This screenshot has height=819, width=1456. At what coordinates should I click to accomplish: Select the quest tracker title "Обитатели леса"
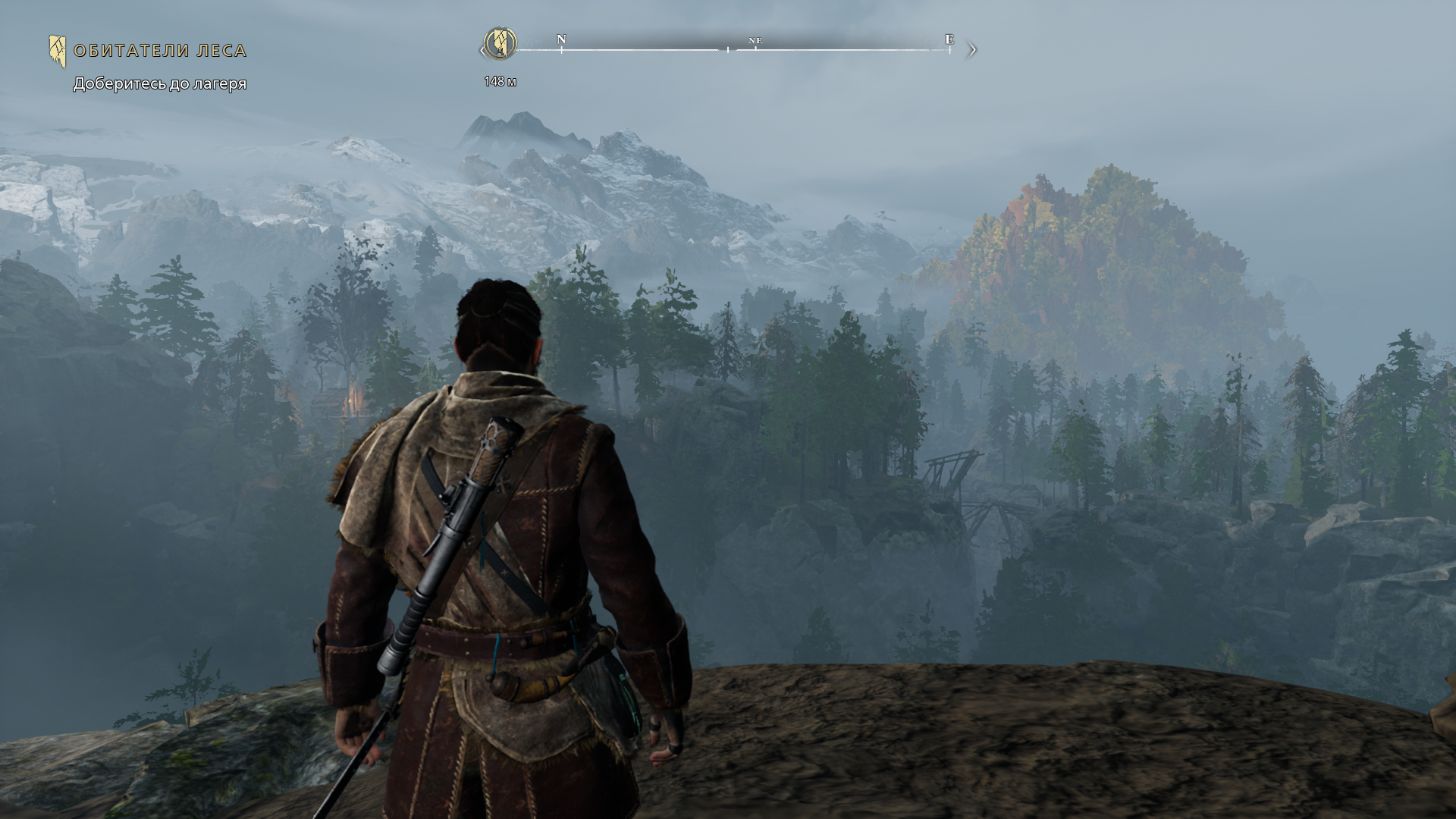click(160, 51)
